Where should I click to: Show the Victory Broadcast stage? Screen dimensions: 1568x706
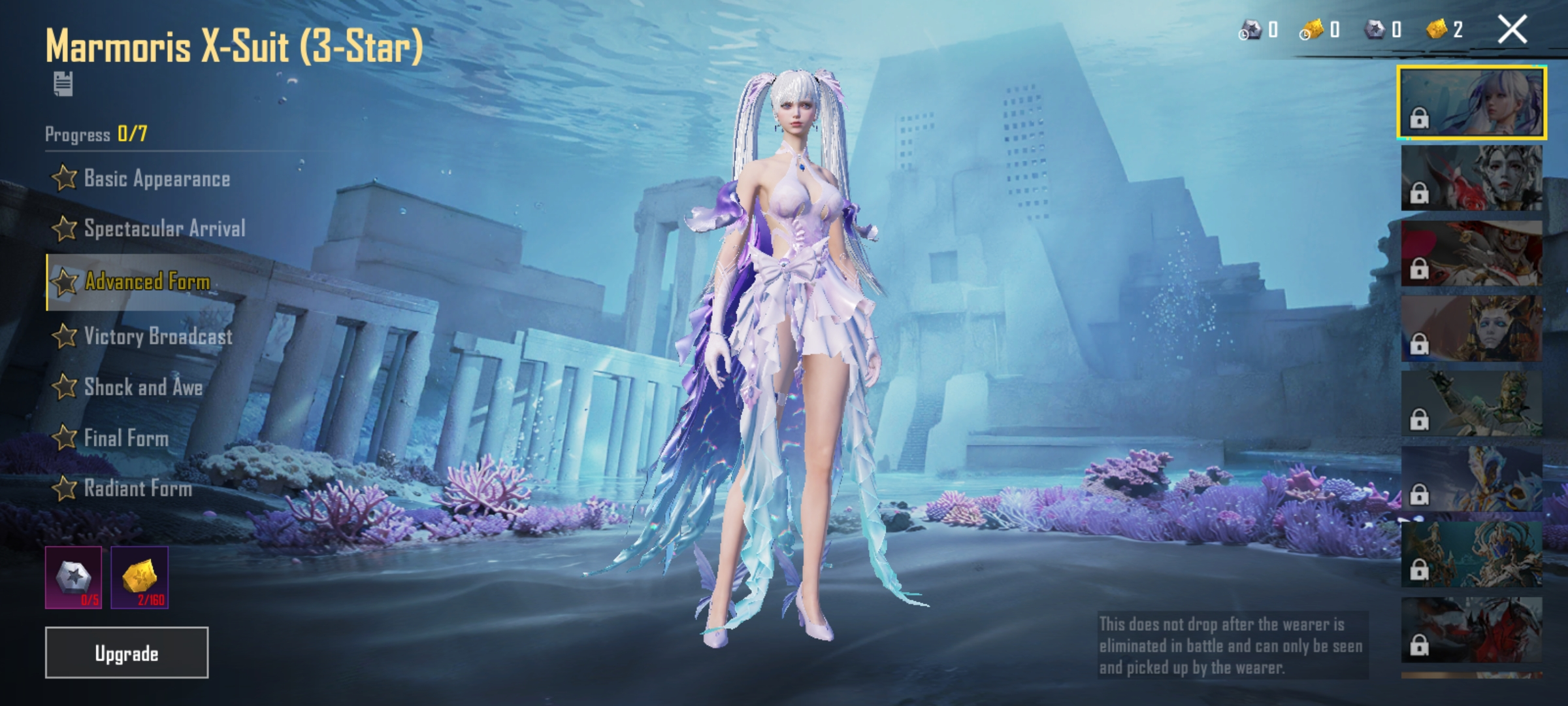point(157,337)
